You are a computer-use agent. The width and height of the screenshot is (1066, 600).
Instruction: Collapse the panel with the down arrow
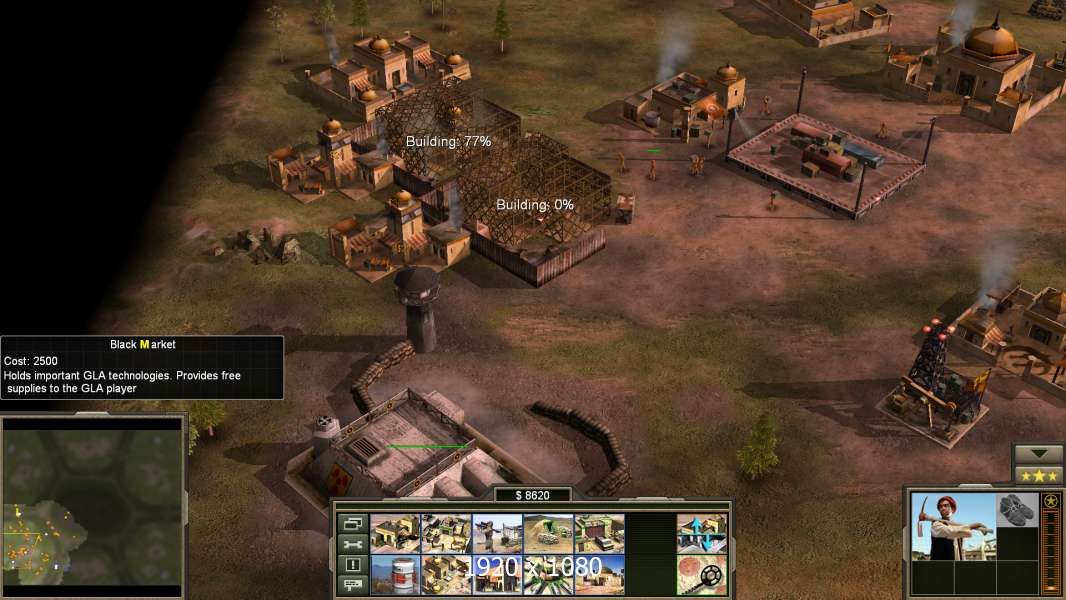coord(1038,454)
